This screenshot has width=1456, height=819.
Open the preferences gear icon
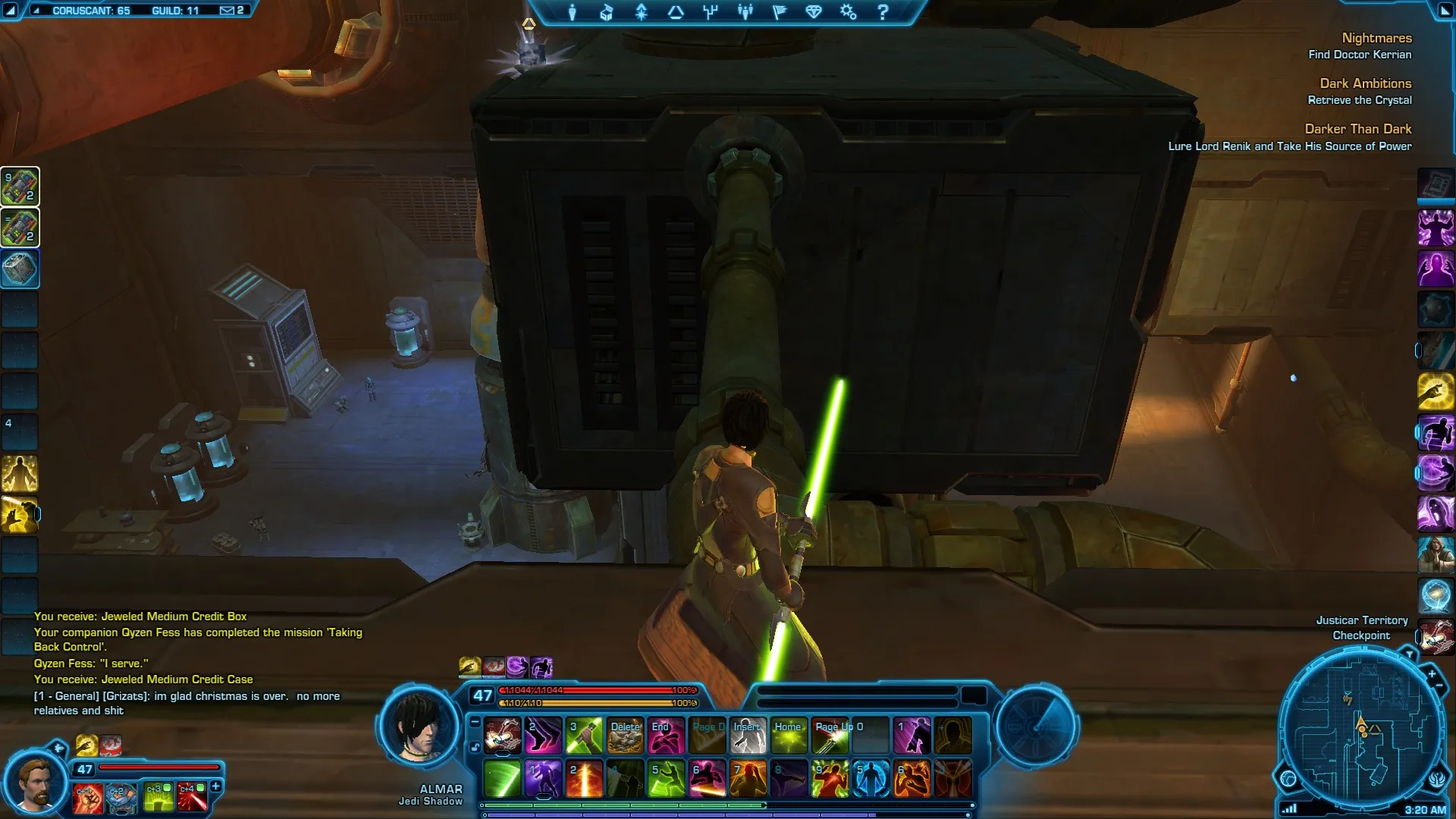[848, 12]
